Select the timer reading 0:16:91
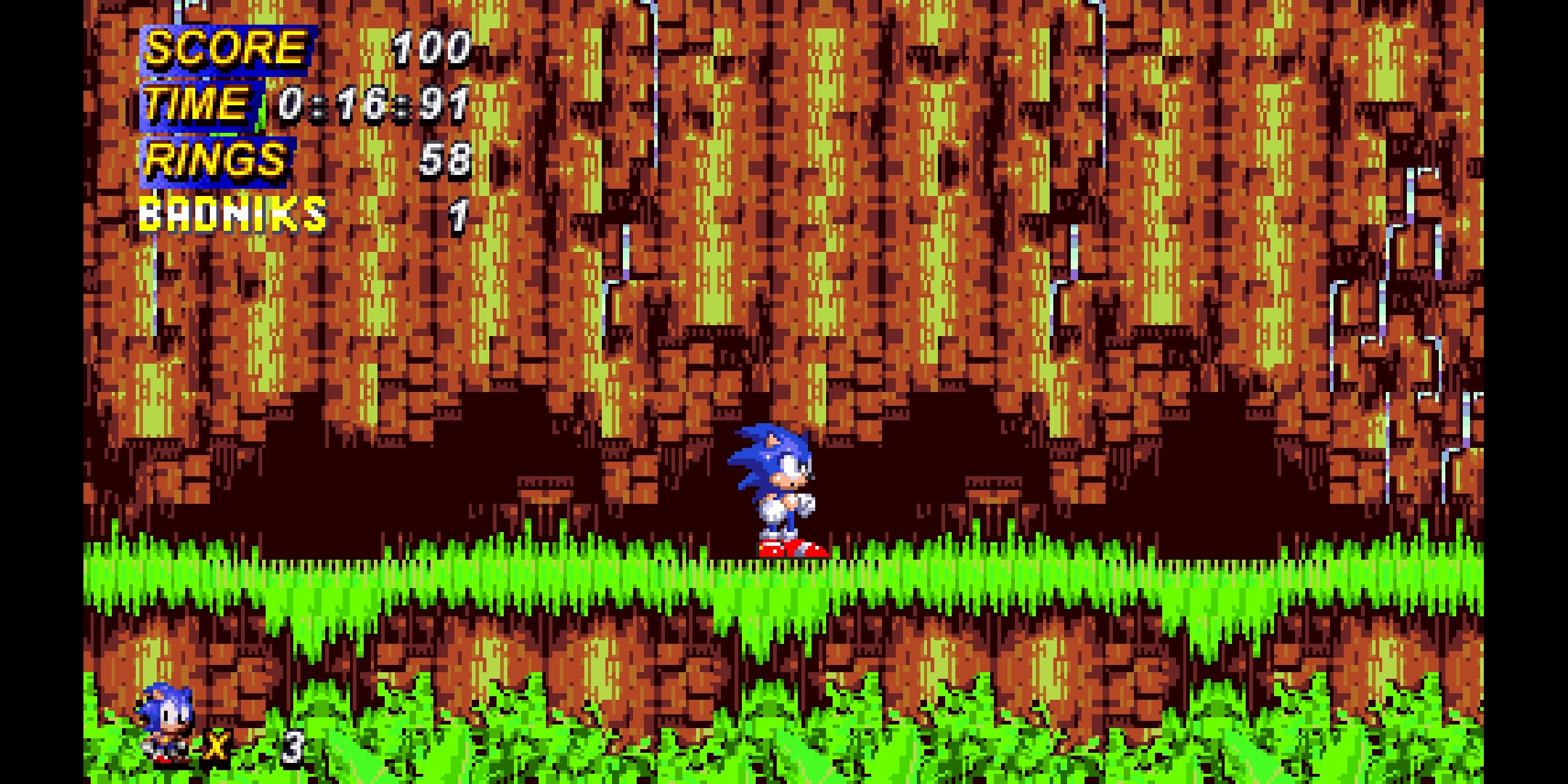 pyautogui.click(x=370, y=105)
